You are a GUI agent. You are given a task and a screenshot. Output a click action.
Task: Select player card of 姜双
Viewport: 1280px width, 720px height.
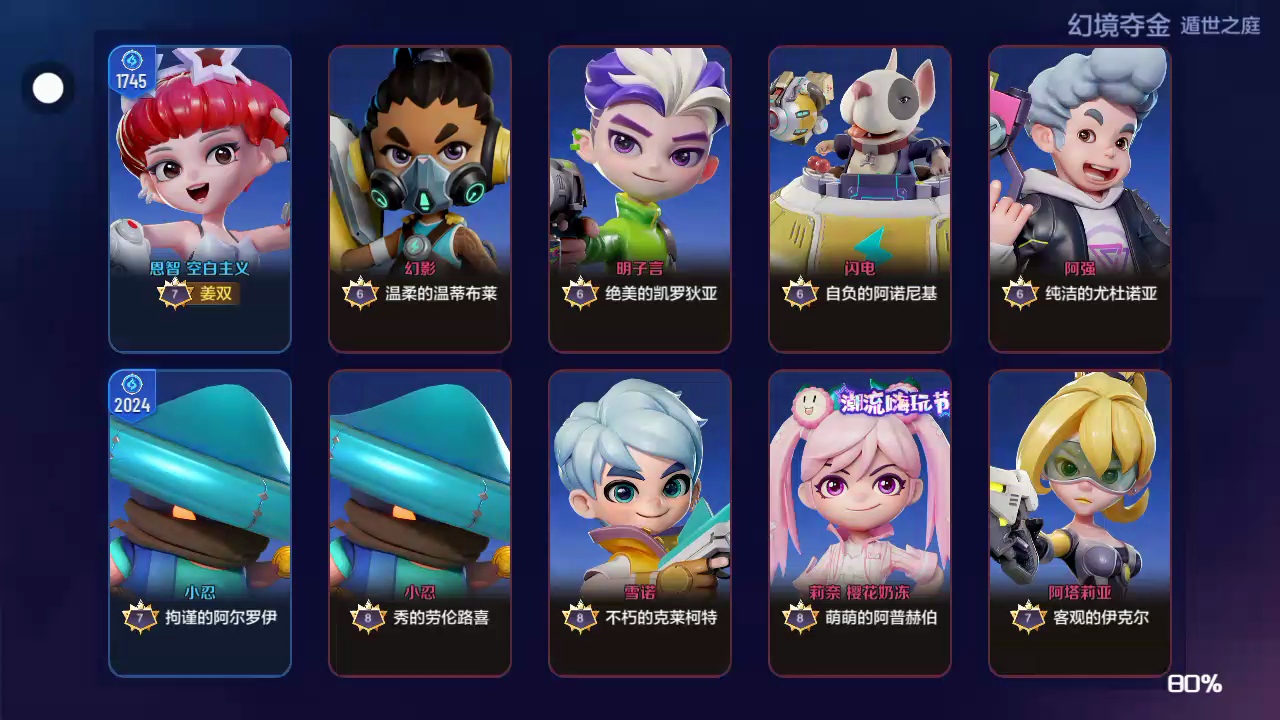click(x=200, y=199)
